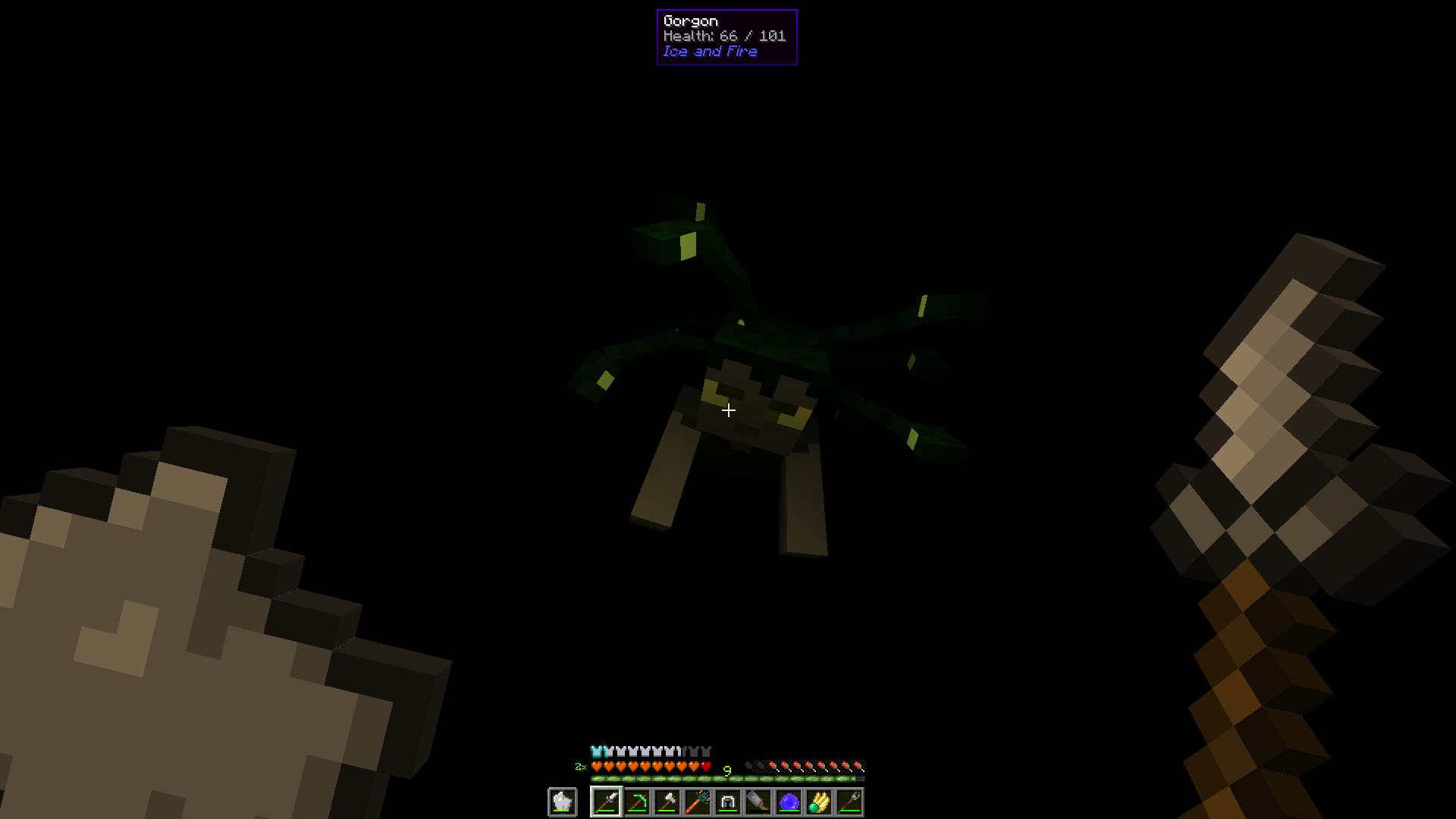
Task: Click the 2x absorption indicator
Action: [x=581, y=767]
